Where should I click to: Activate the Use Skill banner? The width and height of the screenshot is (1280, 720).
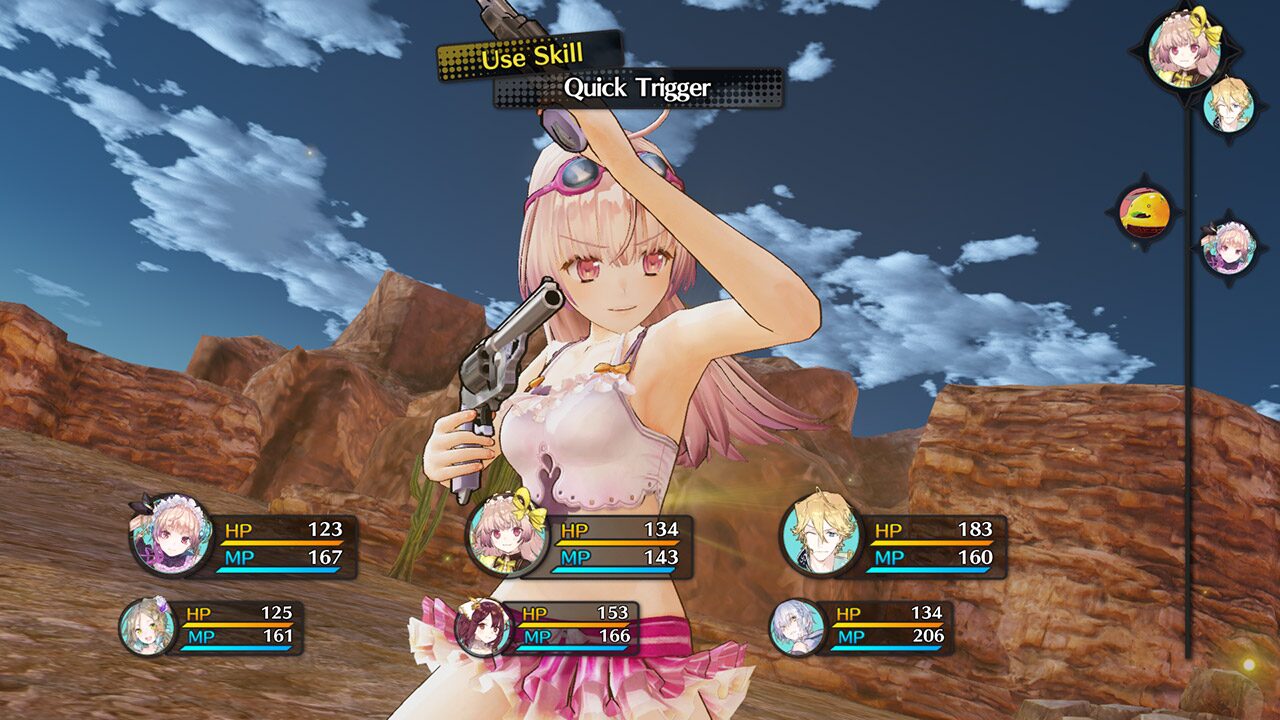tap(532, 57)
